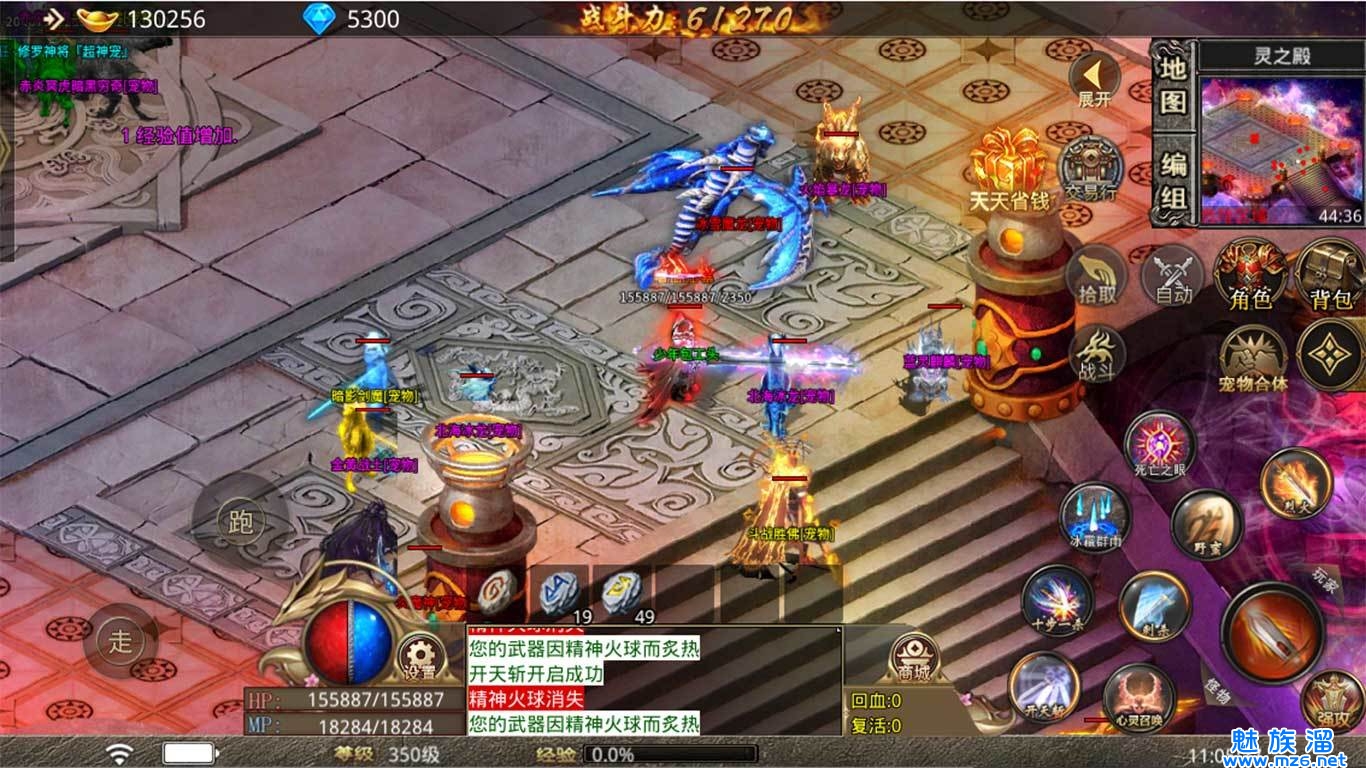
Task: Open the 地图 map button
Action: 1173,85
